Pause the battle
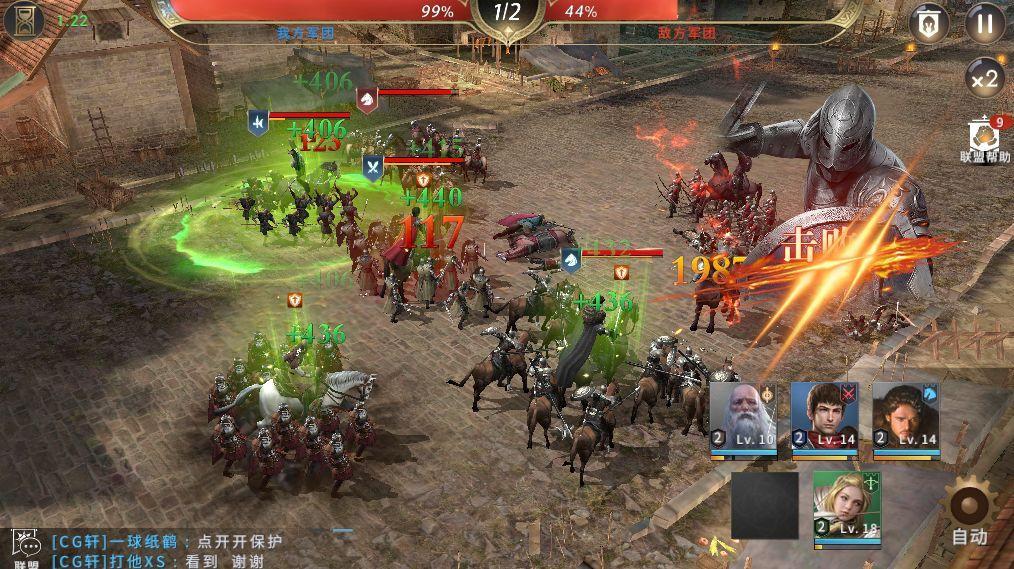 point(984,23)
